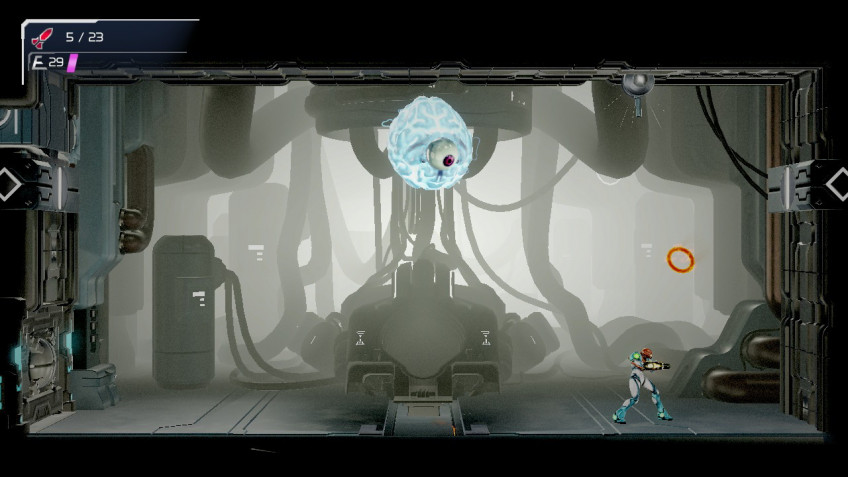Screen dimensions: 848x477
Task: Select the missile weapon icon
Action: [42, 38]
